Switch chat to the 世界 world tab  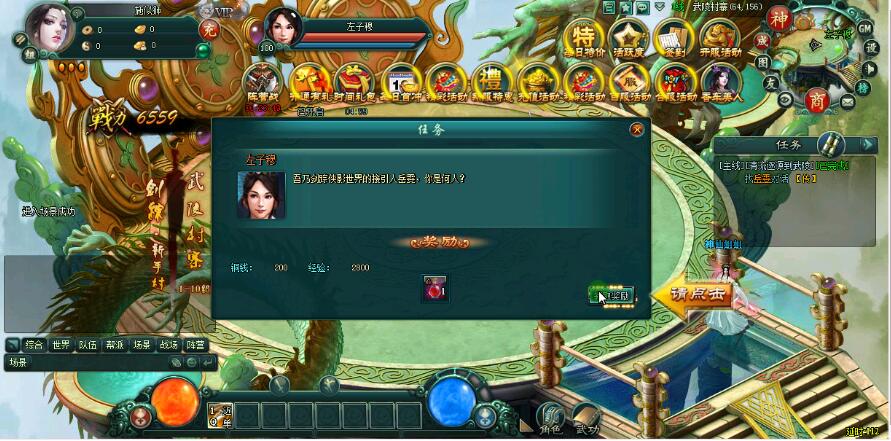pyautogui.click(x=61, y=345)
